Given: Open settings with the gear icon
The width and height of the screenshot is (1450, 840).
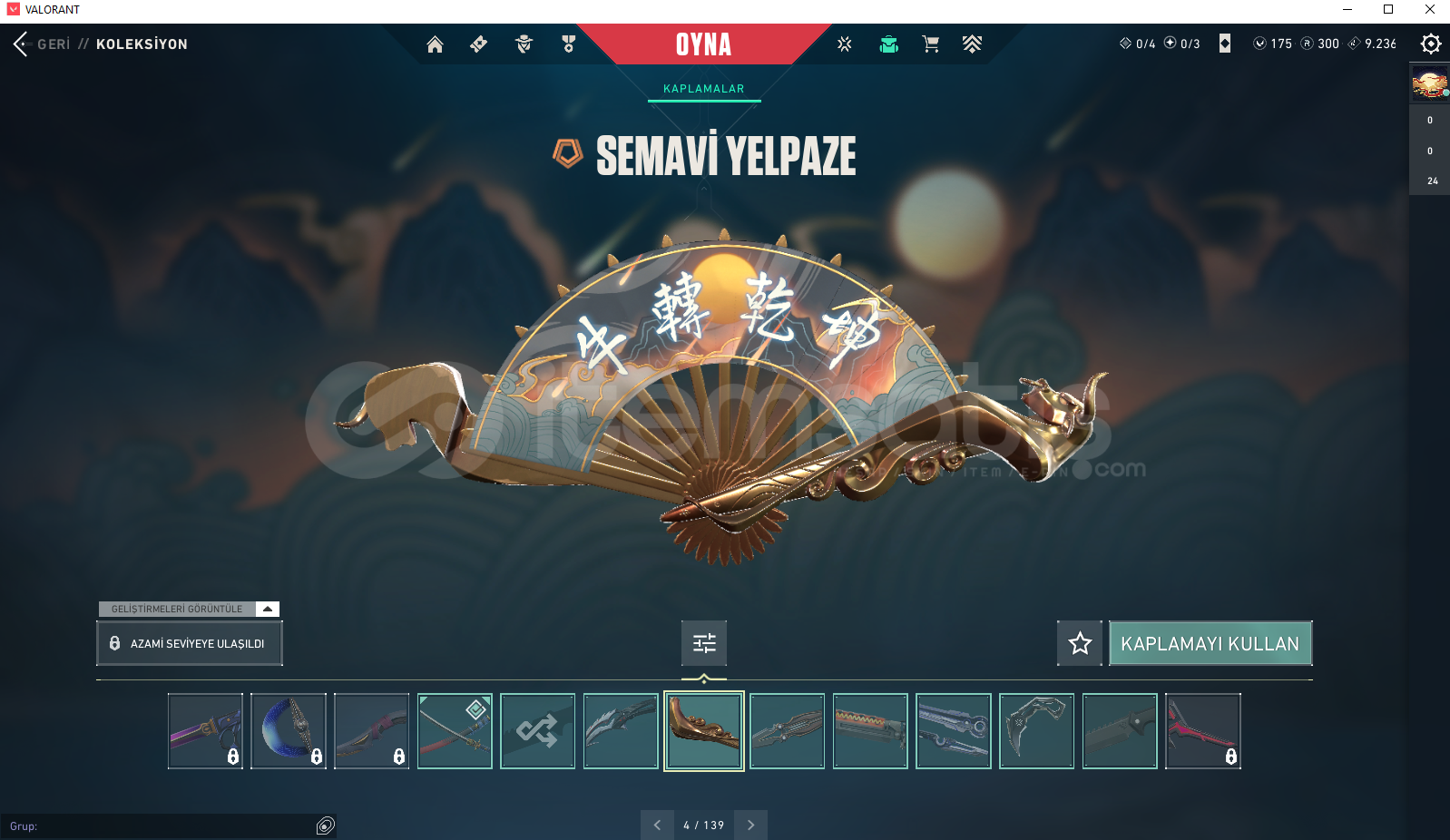Looking at the screenshot, I should point(1431,44).
